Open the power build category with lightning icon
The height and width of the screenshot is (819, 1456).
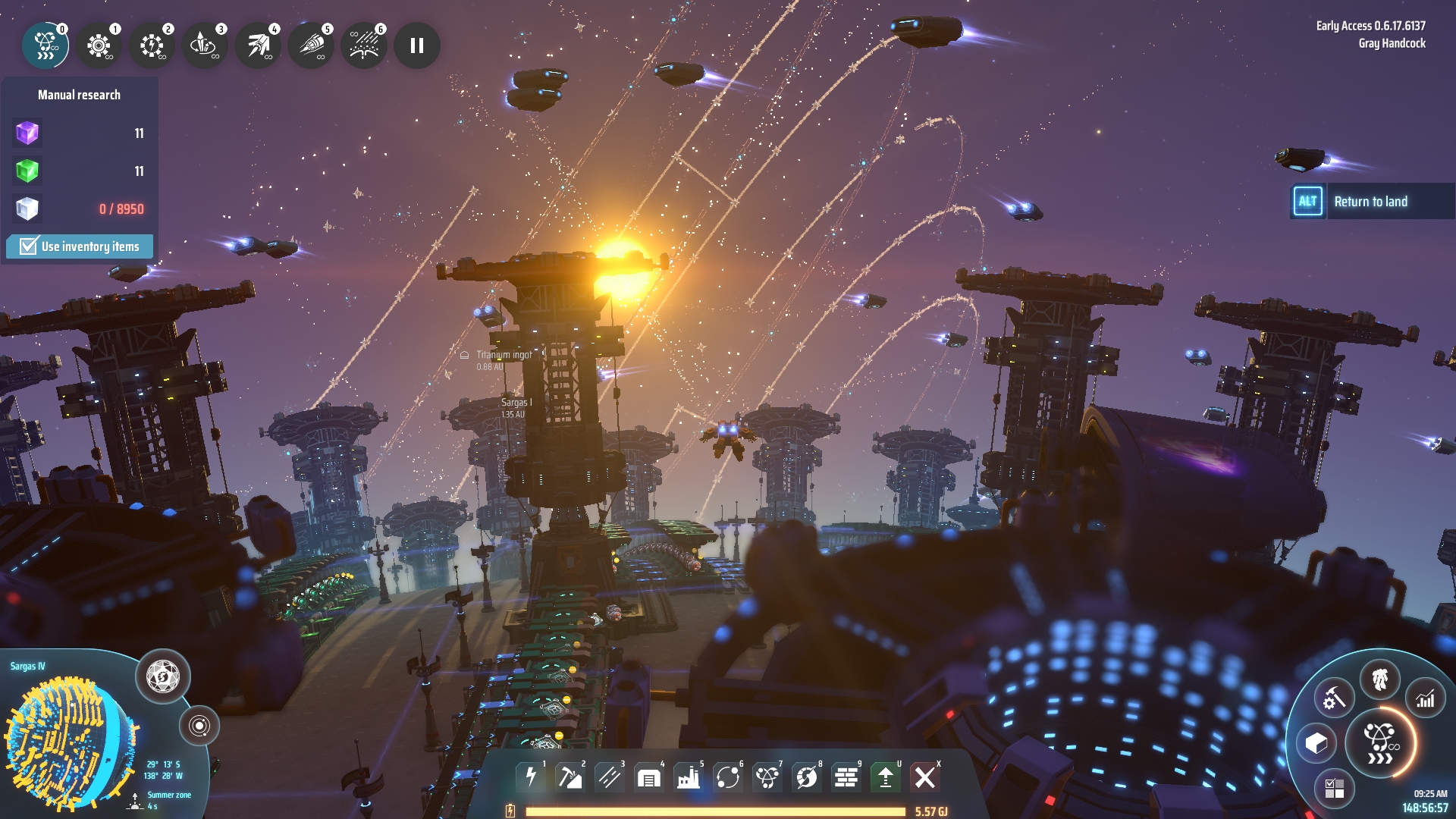[531, 777]
